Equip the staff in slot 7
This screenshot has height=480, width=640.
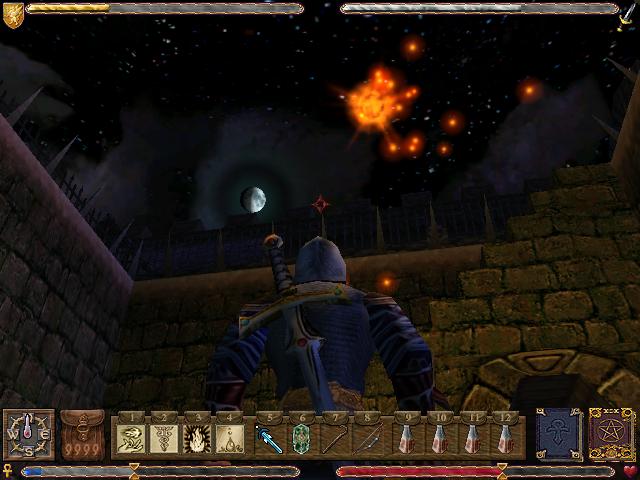[335, 438]
